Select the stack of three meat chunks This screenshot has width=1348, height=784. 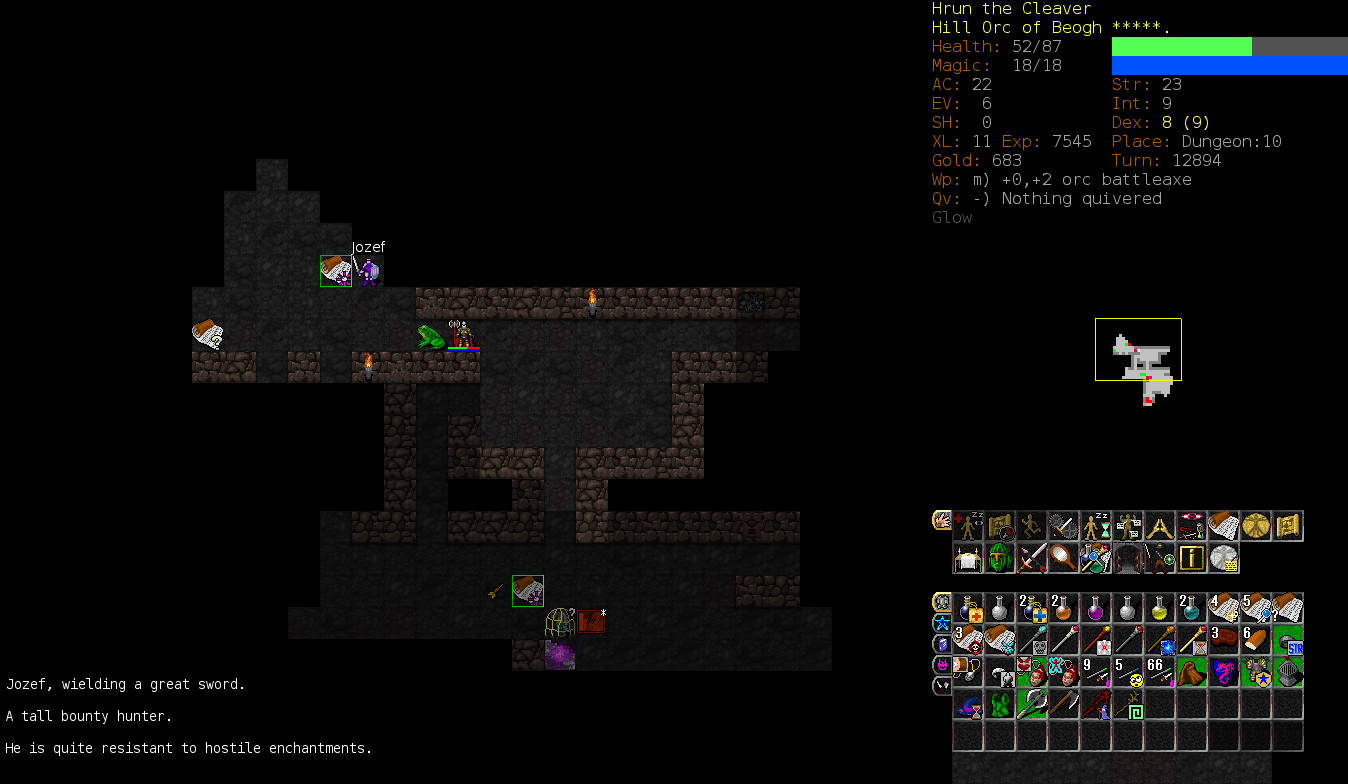pos(1224,640)
